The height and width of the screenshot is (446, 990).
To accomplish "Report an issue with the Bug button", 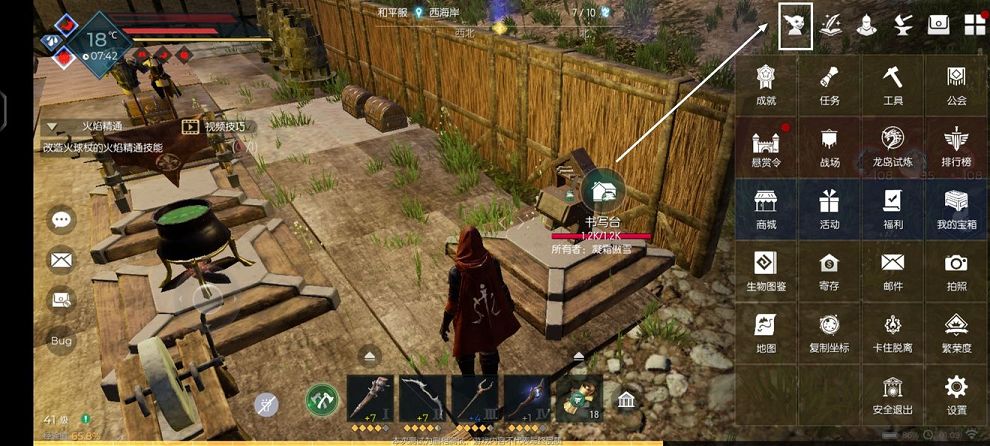I will (62, 340).
